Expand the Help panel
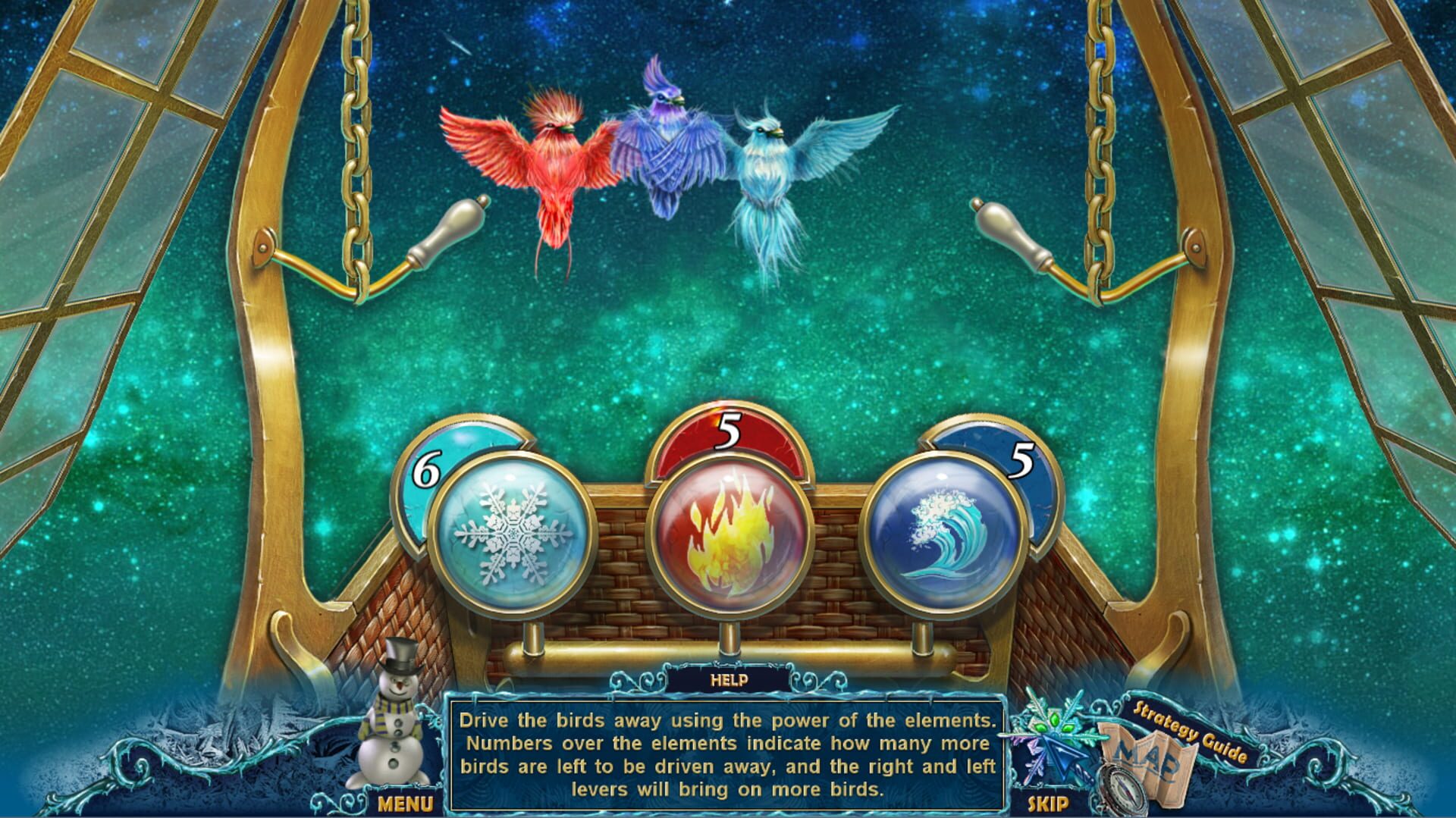This screenshot has height=818, width=1456. (x=728, y=681)
